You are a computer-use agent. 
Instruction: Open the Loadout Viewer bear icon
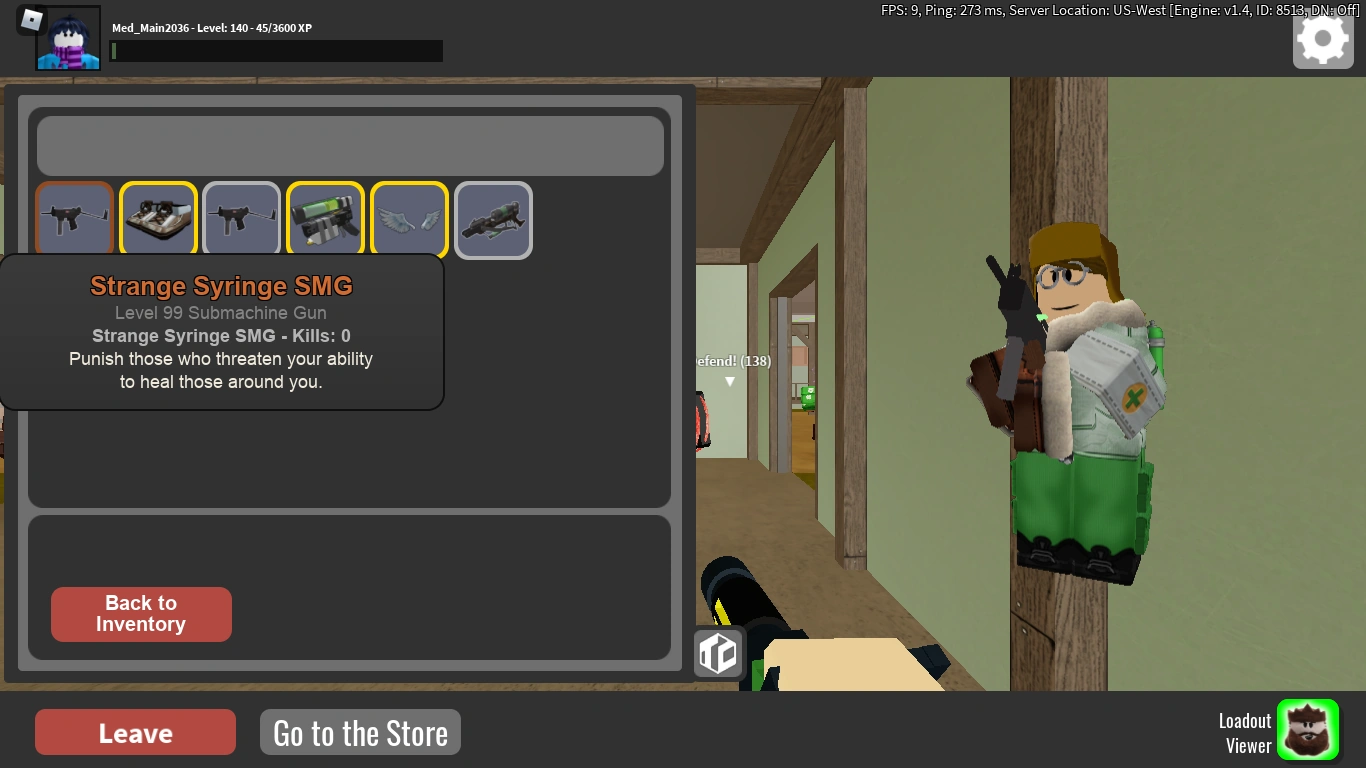[1309, 730]
